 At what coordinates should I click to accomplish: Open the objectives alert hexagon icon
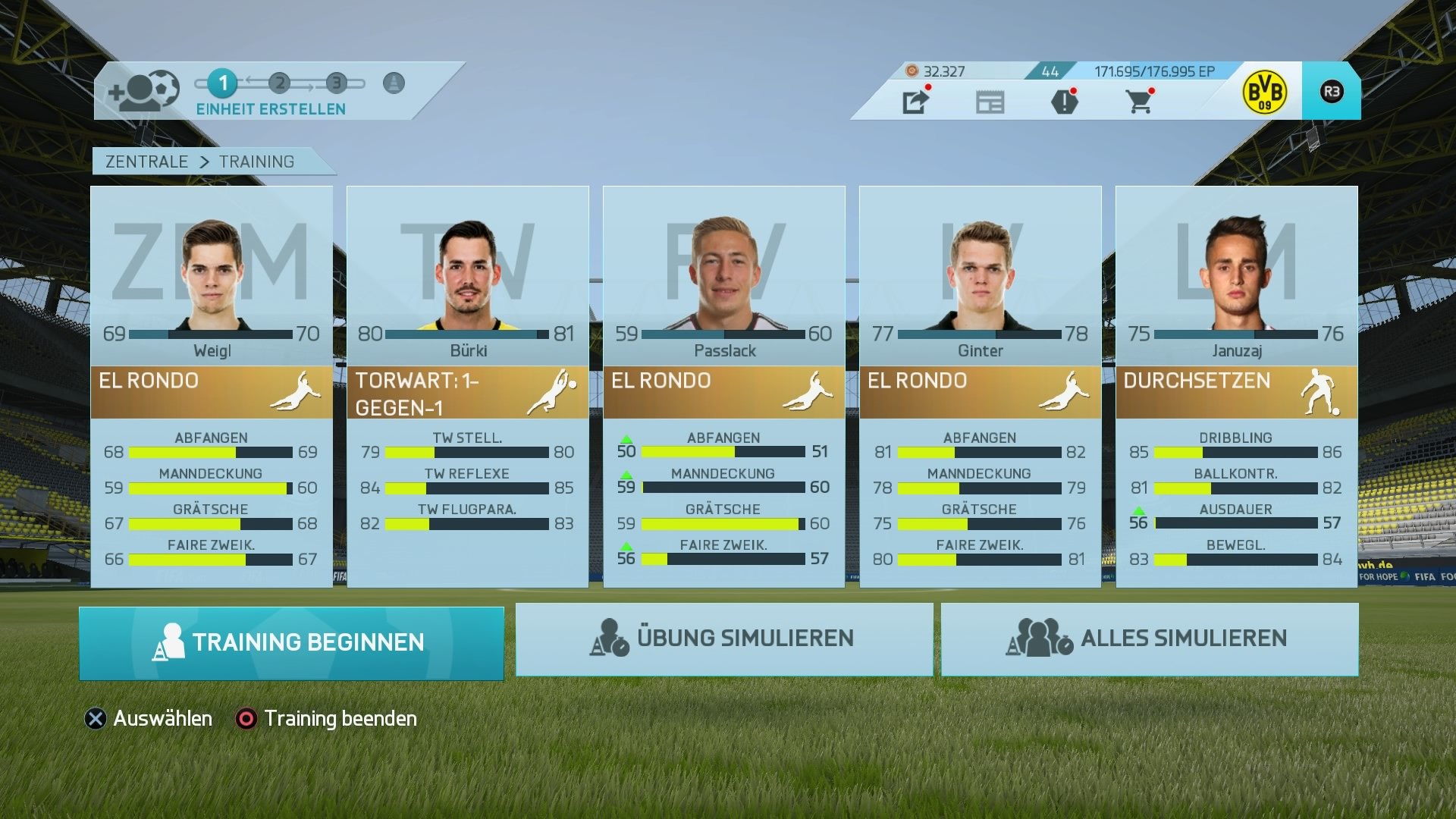(x=1066, y=102)
